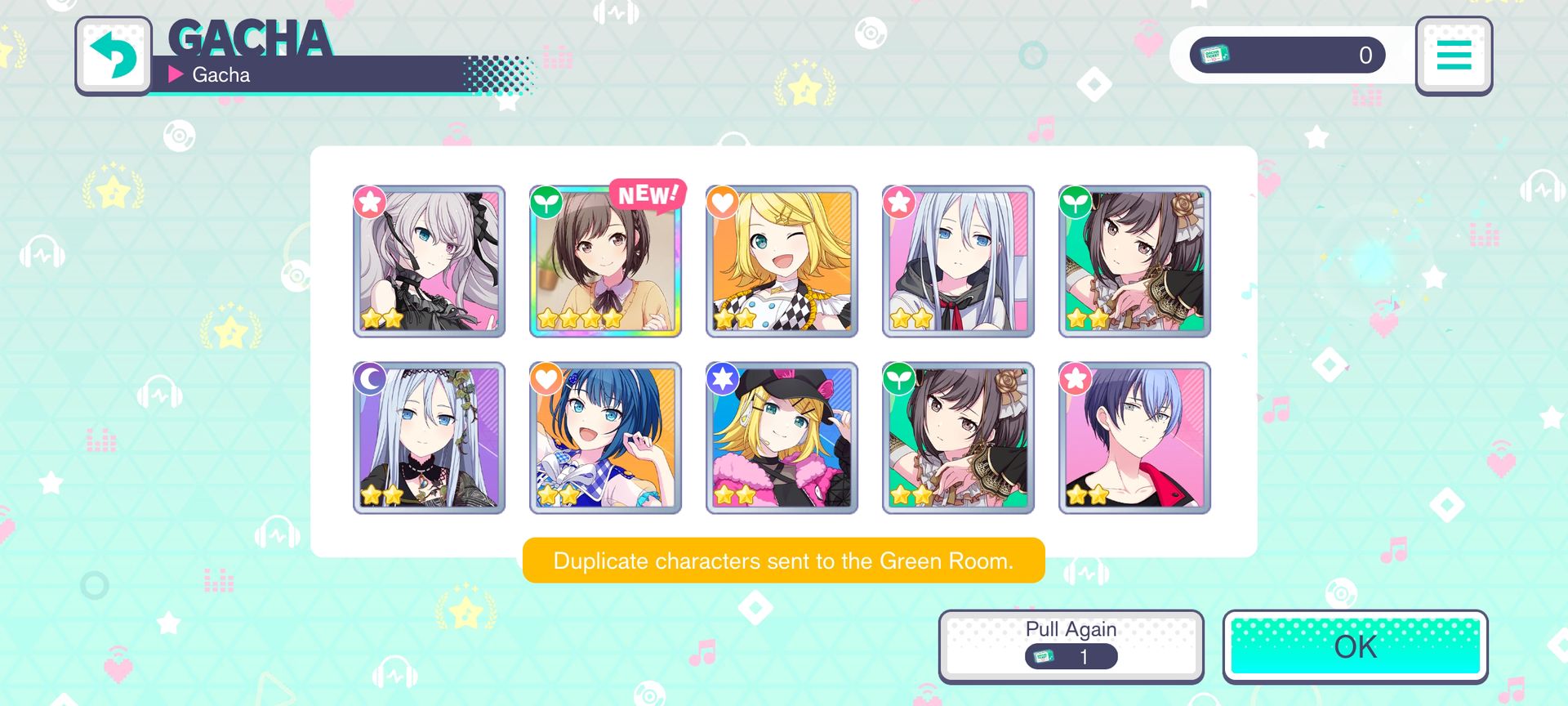Inspect the blue-haired girl card on orange

(605, 438)
